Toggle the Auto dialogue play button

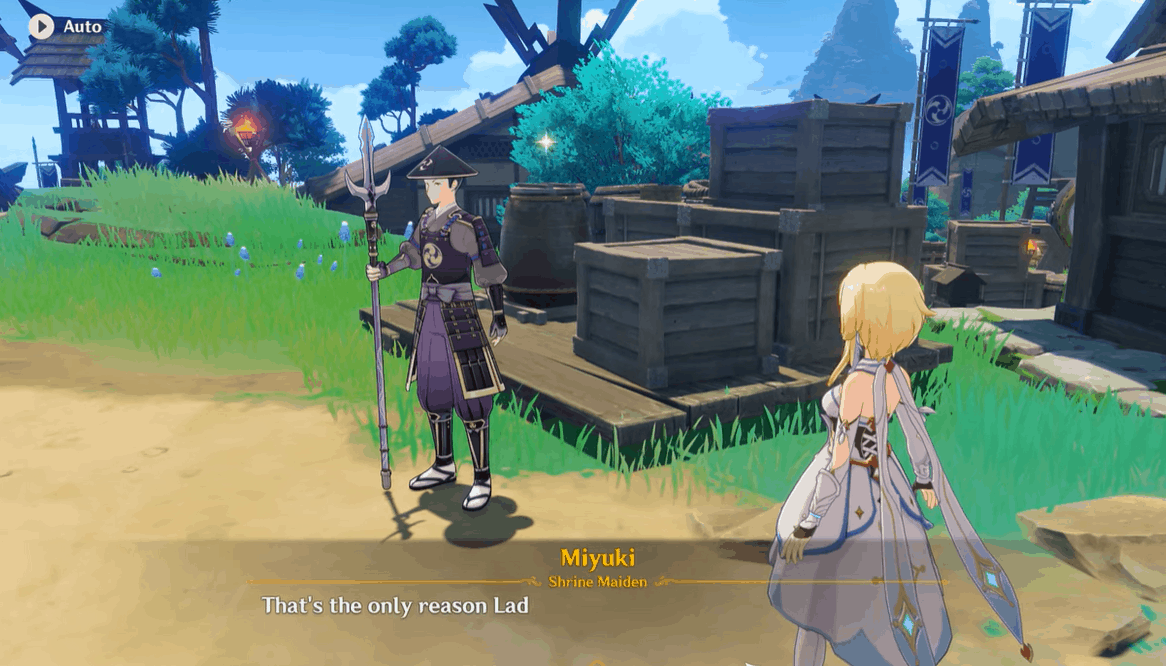pyautogui.click(x=42, y=26)
